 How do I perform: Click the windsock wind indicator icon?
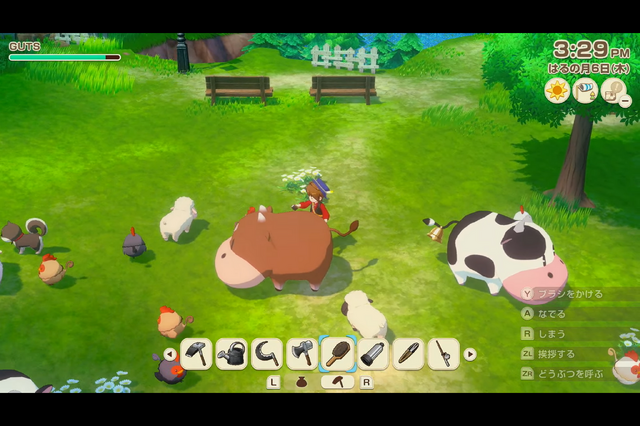[x=587, y=91]
